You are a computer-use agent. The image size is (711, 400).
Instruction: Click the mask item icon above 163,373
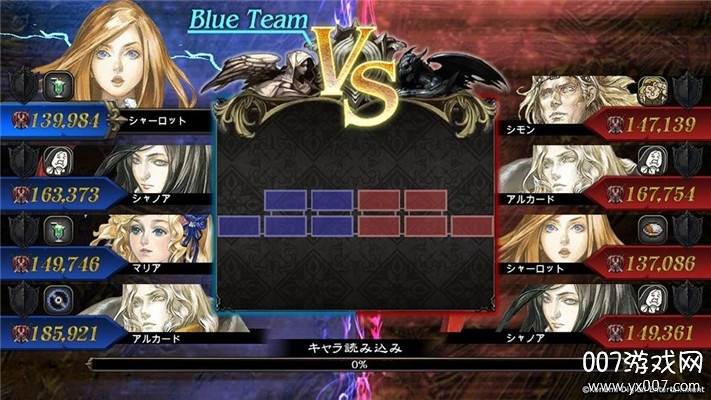pos(55,159)
